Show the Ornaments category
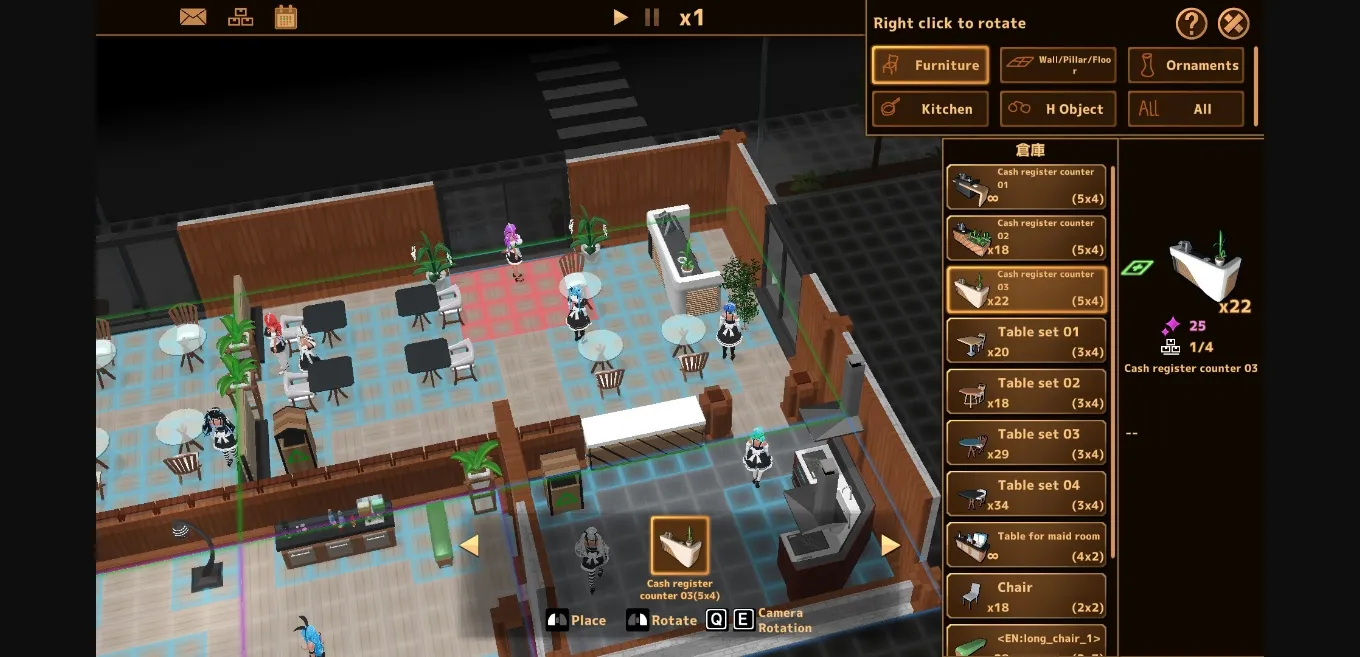 (1186, 65)
